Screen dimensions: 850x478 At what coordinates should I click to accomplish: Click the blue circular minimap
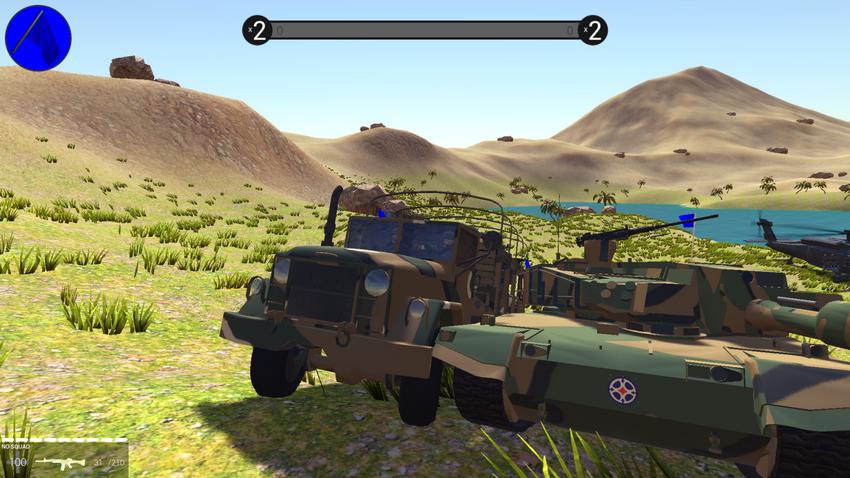click(38, 38)
